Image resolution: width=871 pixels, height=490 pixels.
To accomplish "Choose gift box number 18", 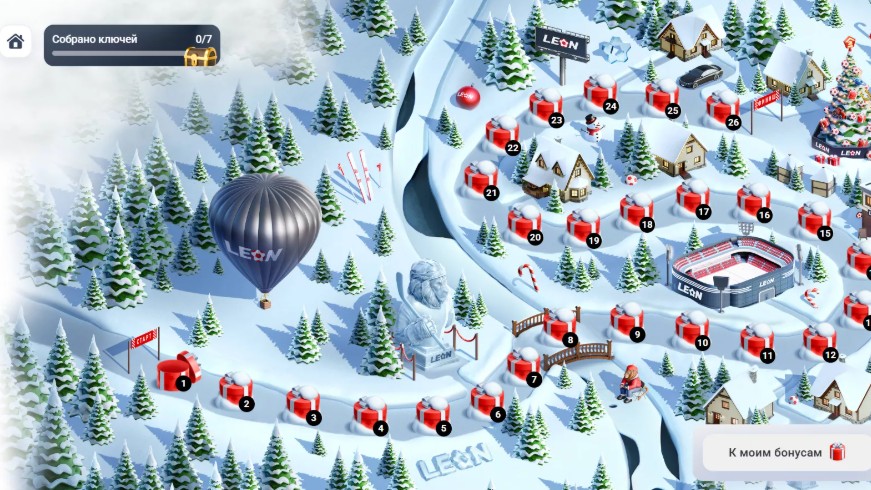I will click(x=636, y=210).
